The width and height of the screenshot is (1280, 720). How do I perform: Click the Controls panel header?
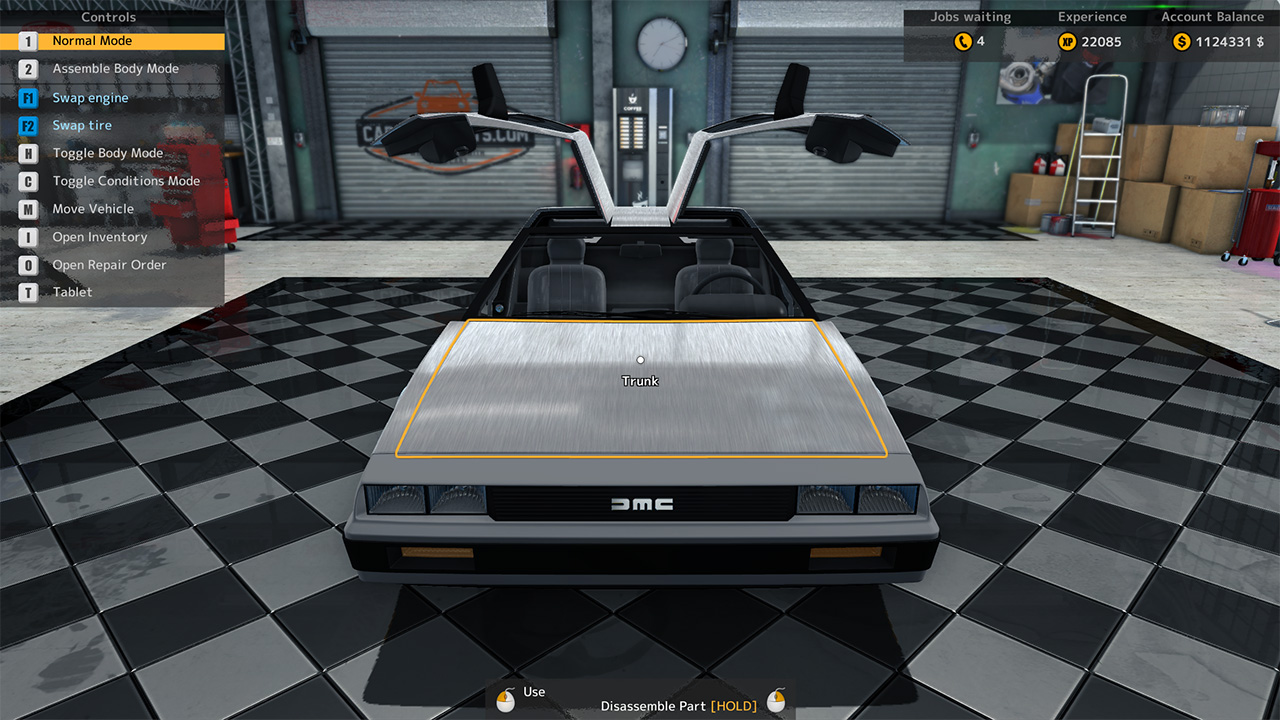click(108, 17)
